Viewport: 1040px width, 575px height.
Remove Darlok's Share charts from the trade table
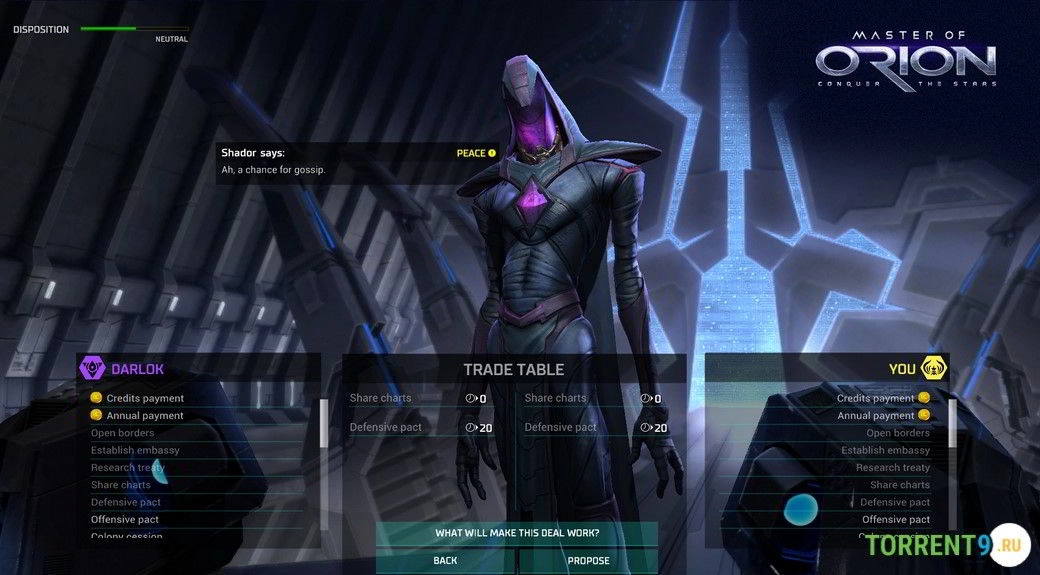coord(381,398)
